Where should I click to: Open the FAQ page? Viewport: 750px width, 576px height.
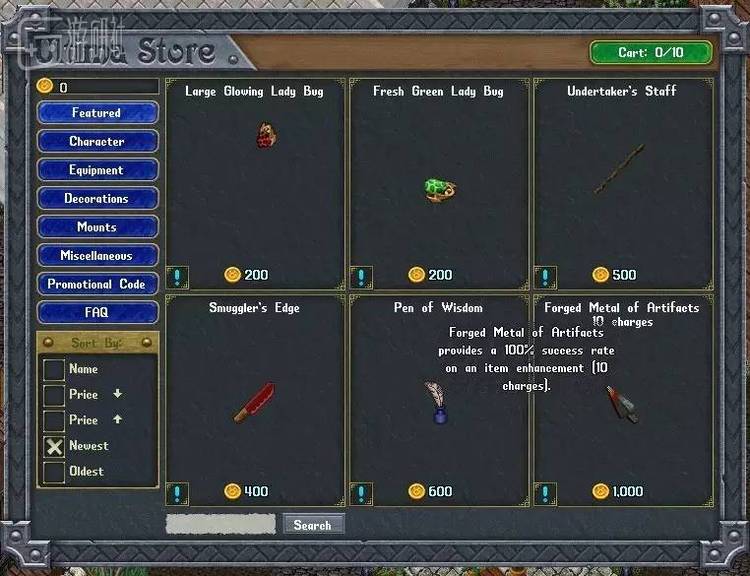coord(97,313)
